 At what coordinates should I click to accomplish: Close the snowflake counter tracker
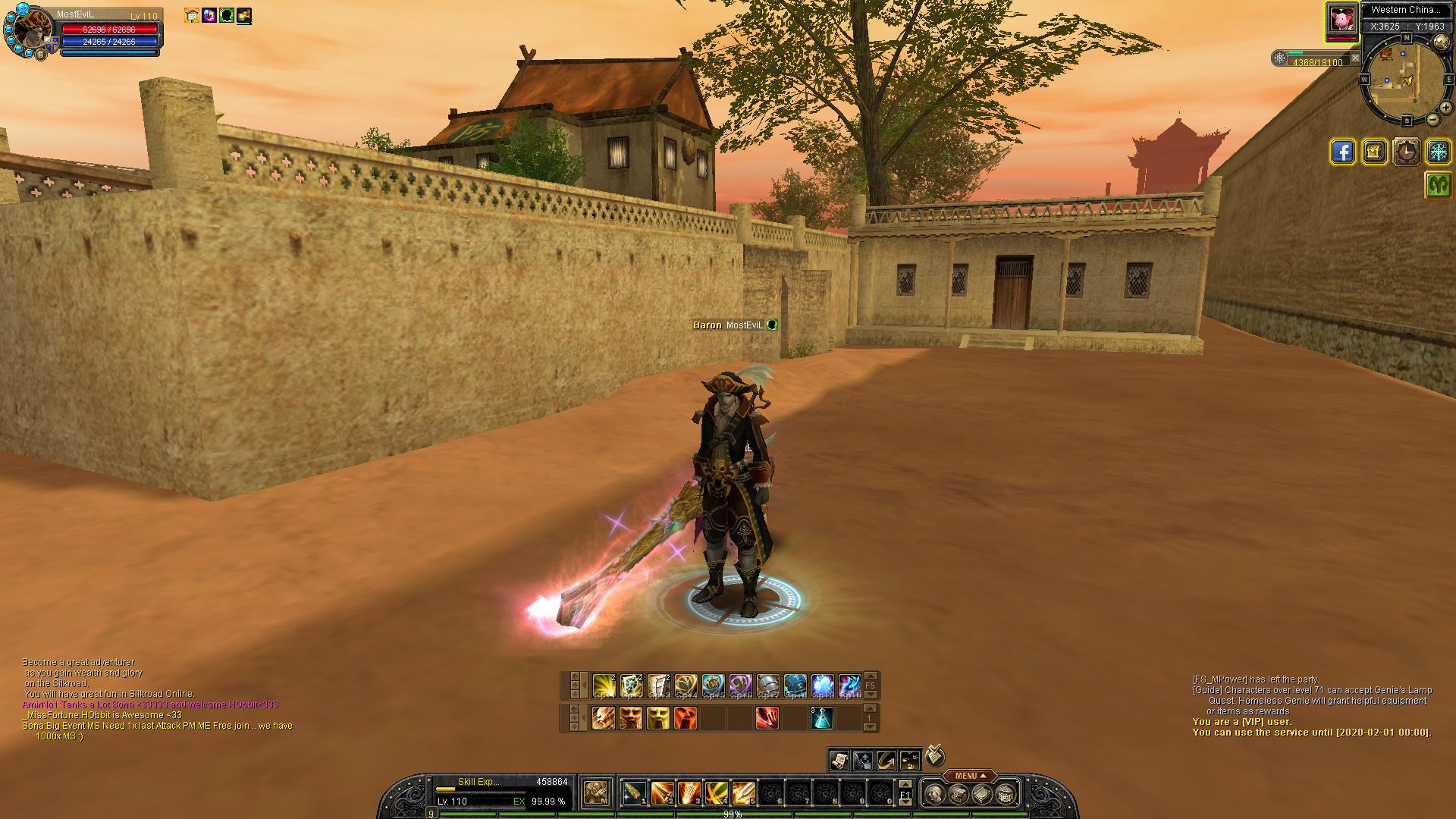click(x=1355, y=58)
